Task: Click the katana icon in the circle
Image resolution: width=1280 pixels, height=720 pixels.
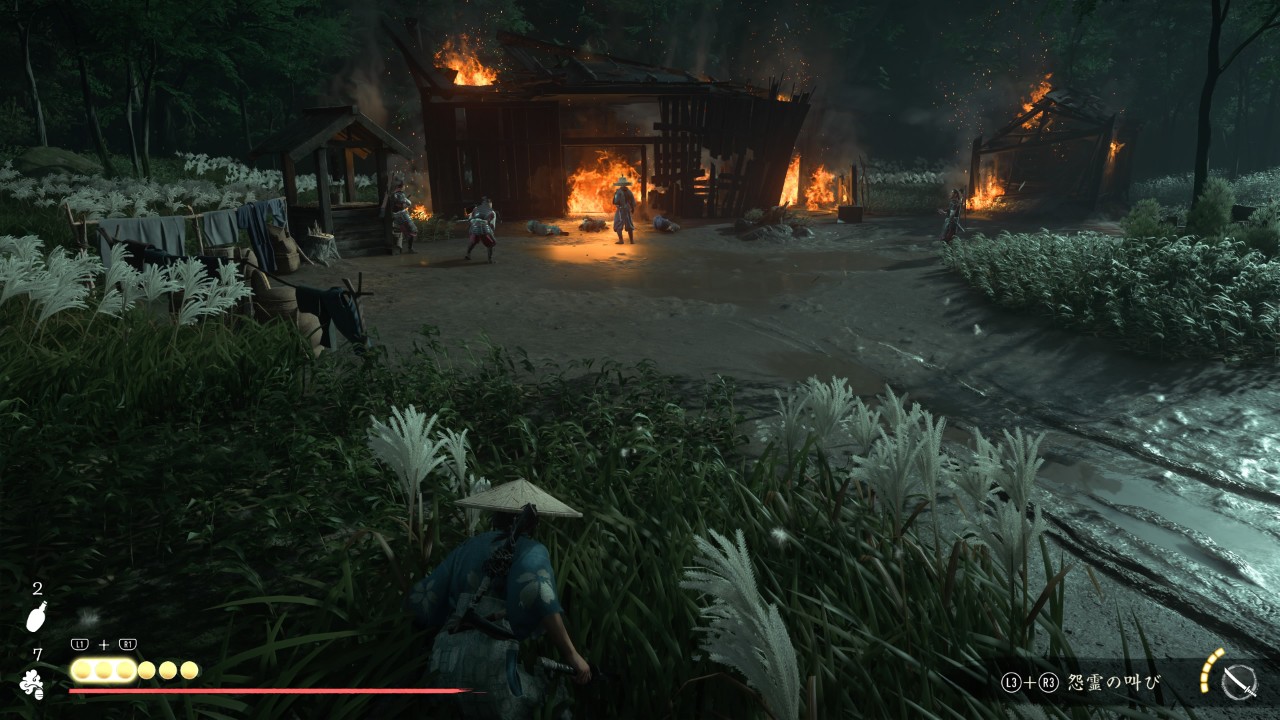Action: pos(1239,683)
